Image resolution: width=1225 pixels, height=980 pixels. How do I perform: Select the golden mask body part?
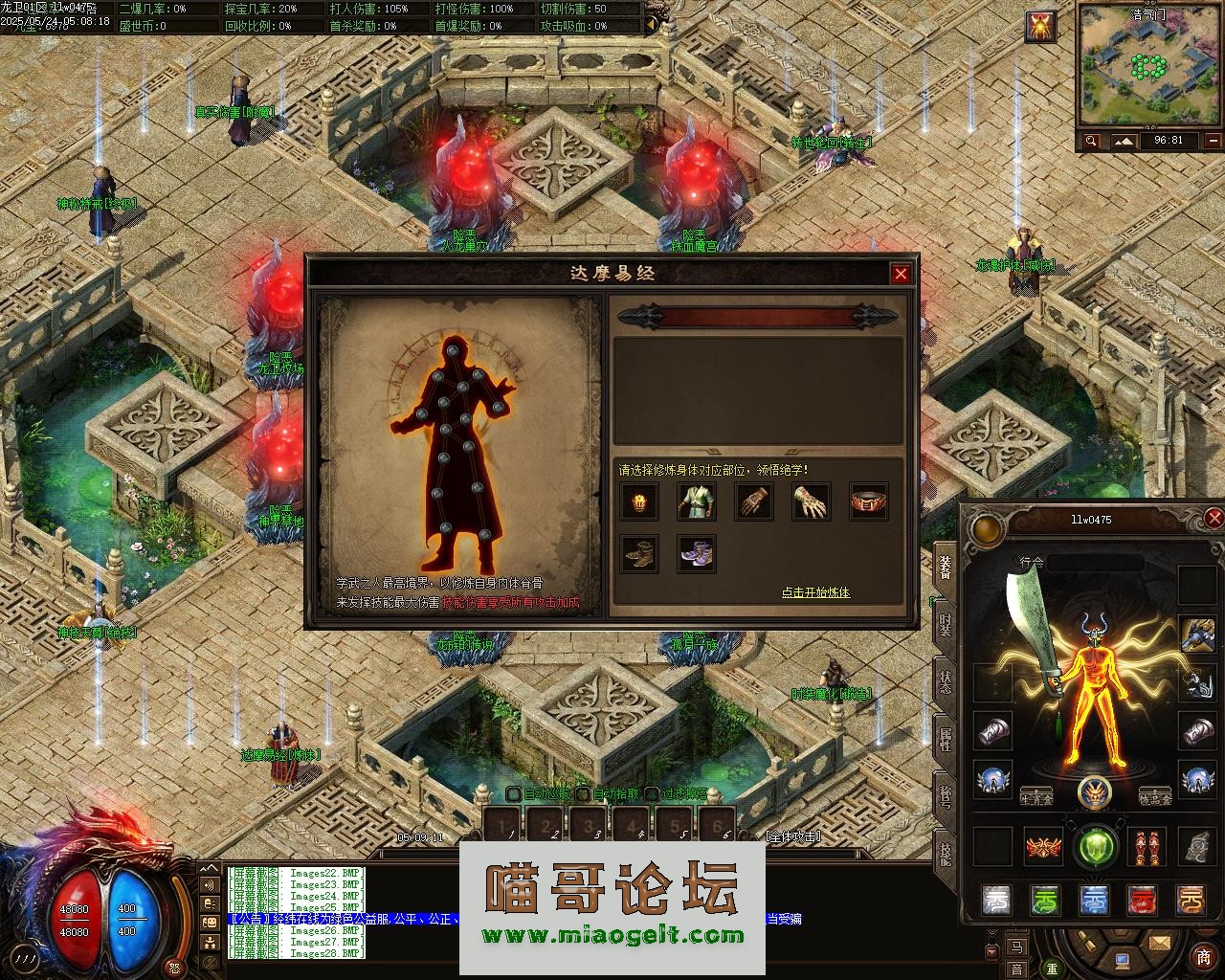point(639,501)
